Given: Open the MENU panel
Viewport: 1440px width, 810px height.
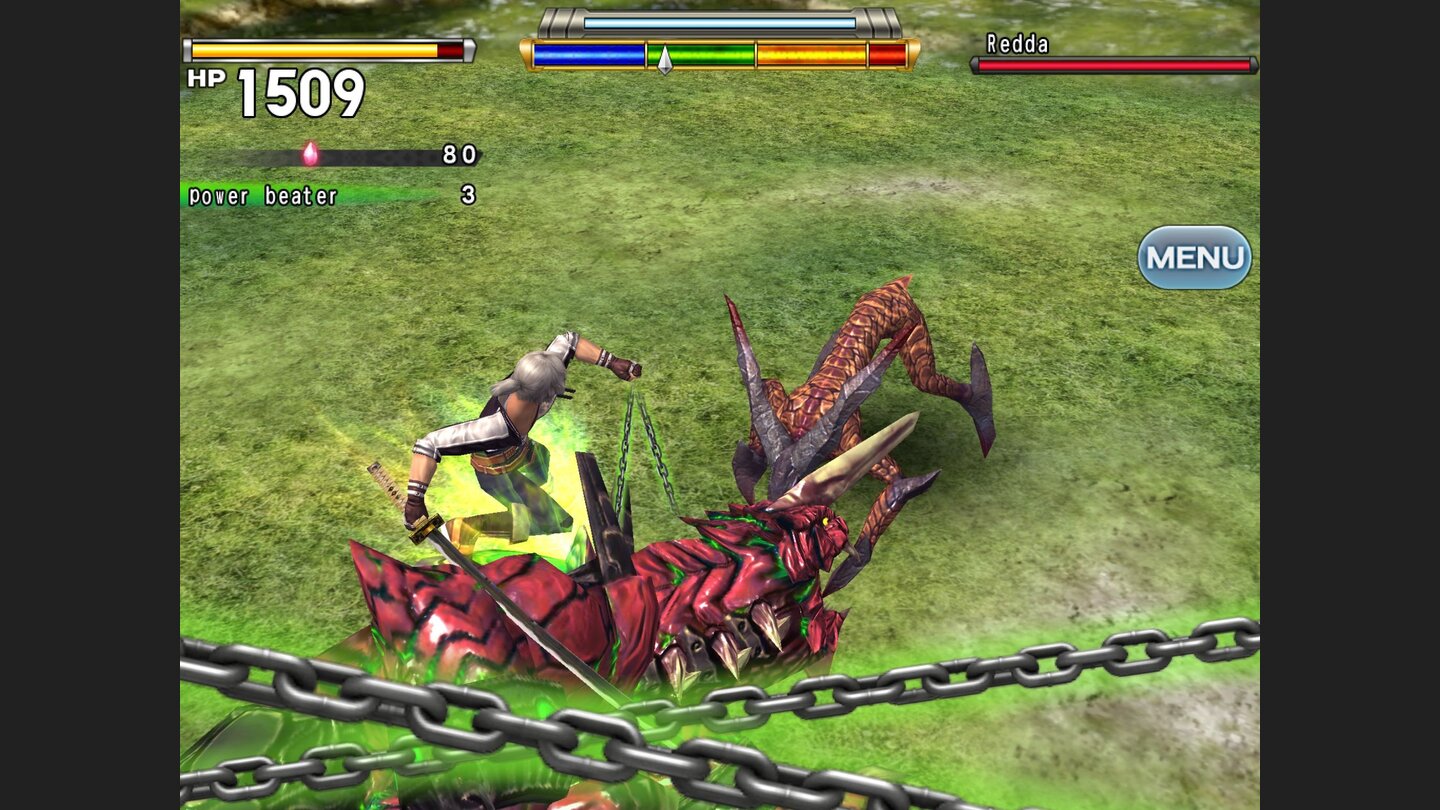Looking at the screenshot, I should point(1196,256).
